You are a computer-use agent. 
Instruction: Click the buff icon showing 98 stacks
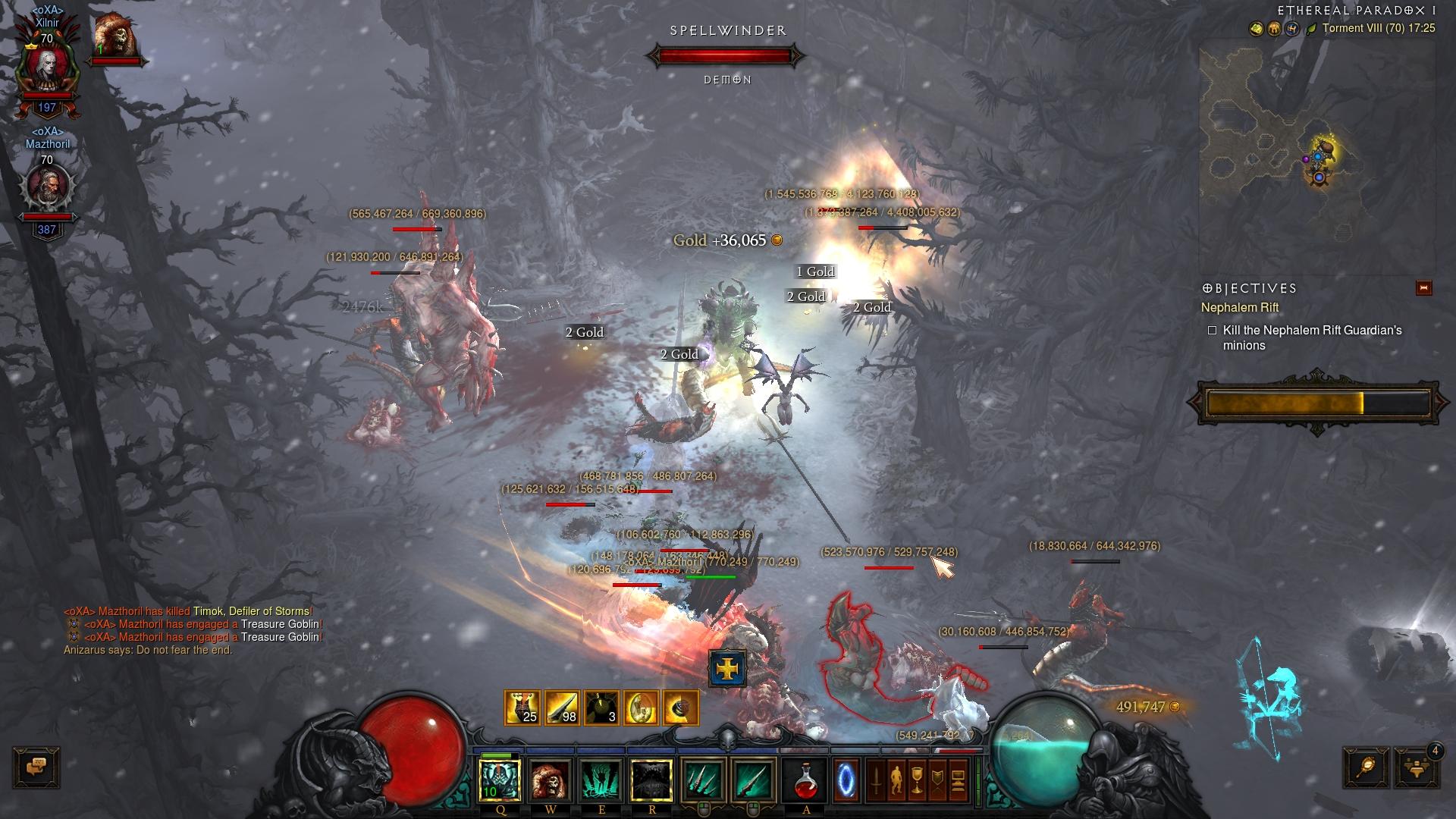(x=562, y=708)
